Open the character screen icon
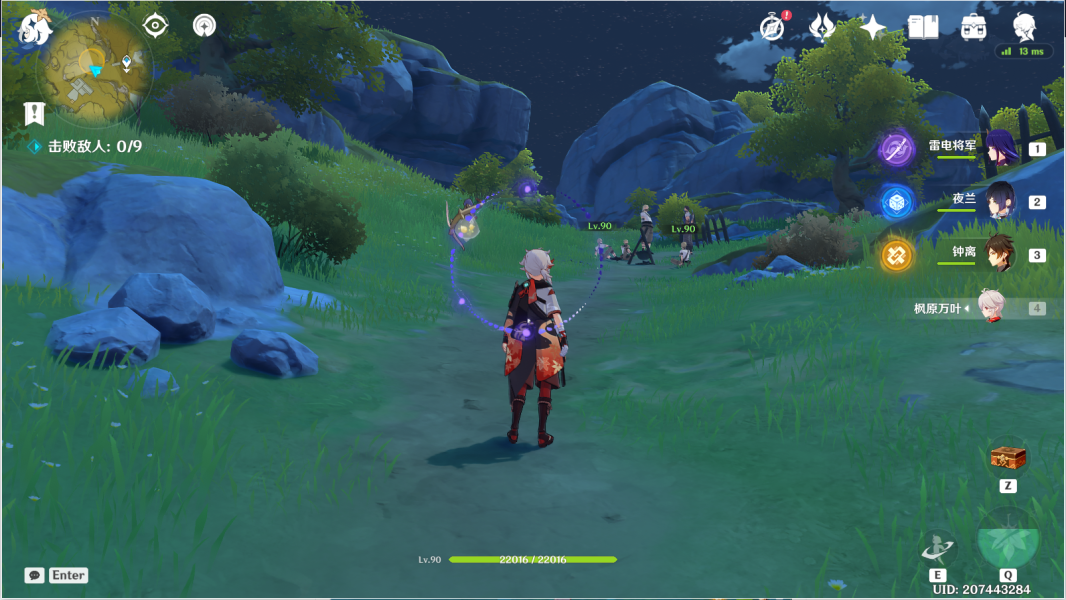This screenshot has width=1066, height=600. tap(1024, 26)
